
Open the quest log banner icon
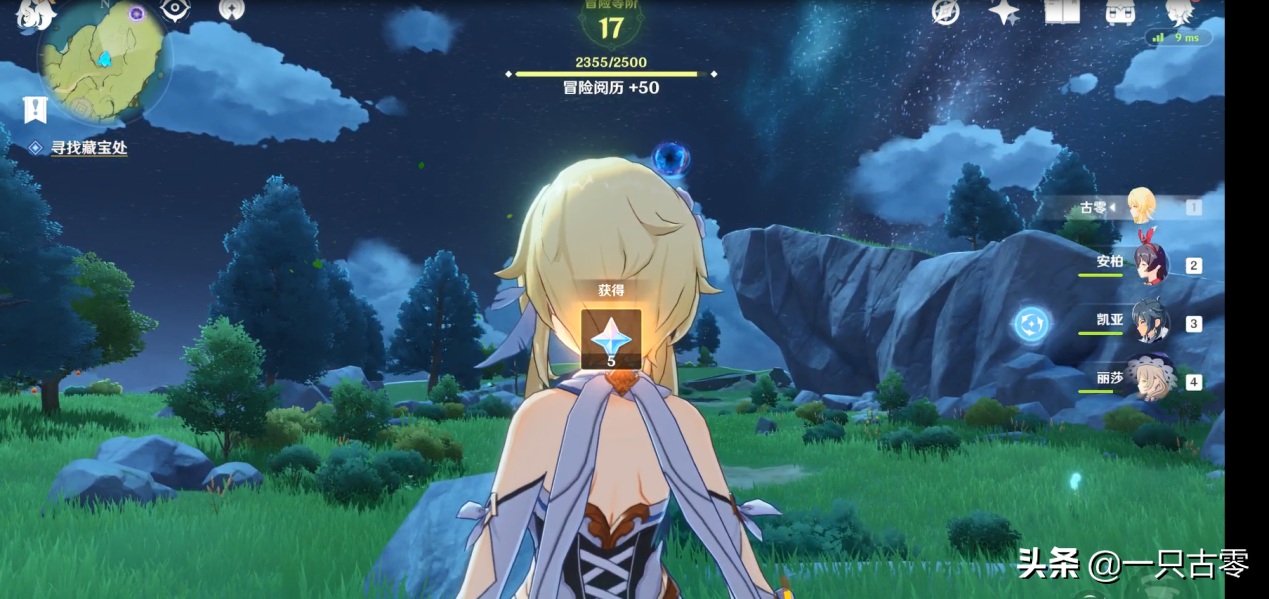36,110
